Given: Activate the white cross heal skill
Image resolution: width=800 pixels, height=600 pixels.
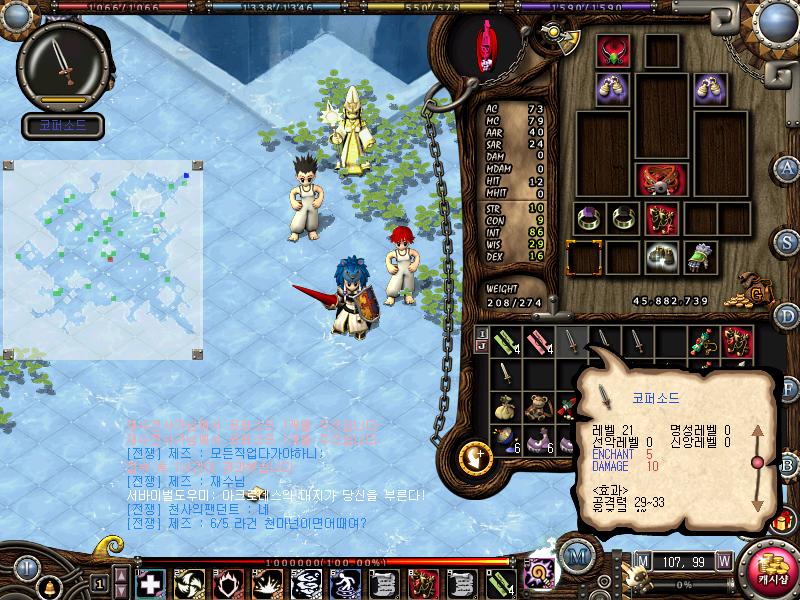Looking at the screenshot, I should 150,582.
